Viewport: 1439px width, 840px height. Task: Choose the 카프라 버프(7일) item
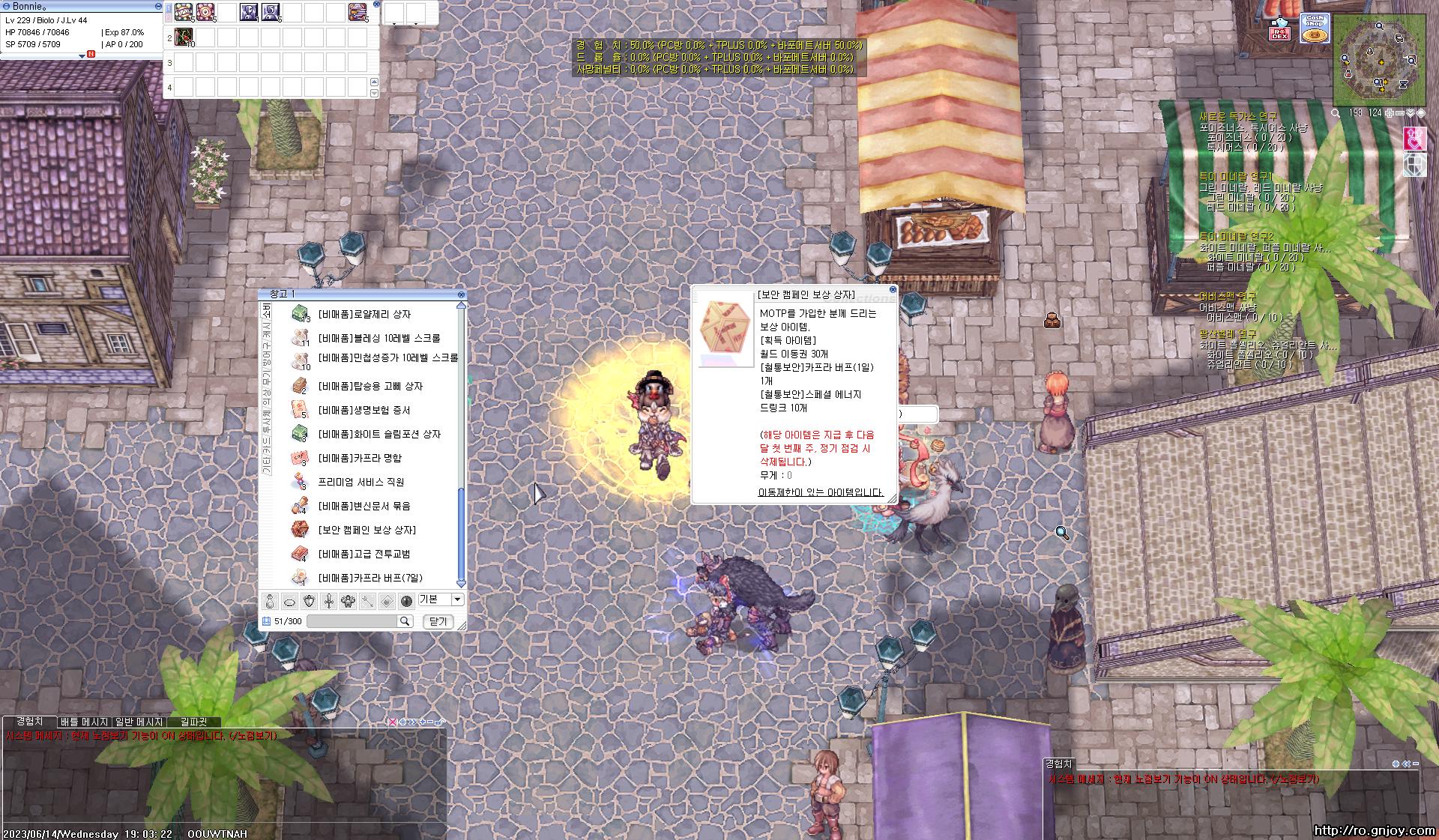click(370, 578)
